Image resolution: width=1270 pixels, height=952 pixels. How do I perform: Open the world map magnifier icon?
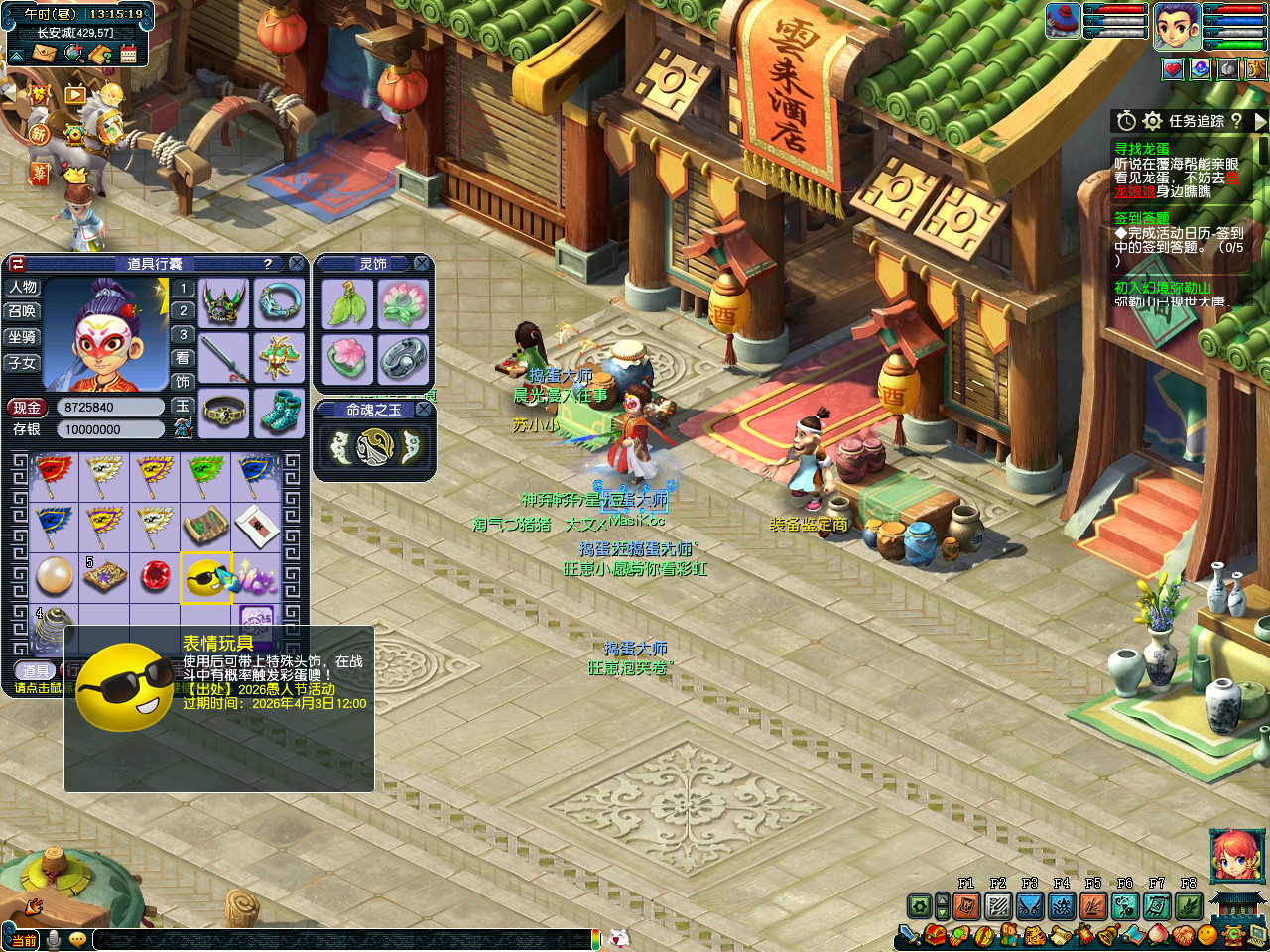click(x=73, y=54)
